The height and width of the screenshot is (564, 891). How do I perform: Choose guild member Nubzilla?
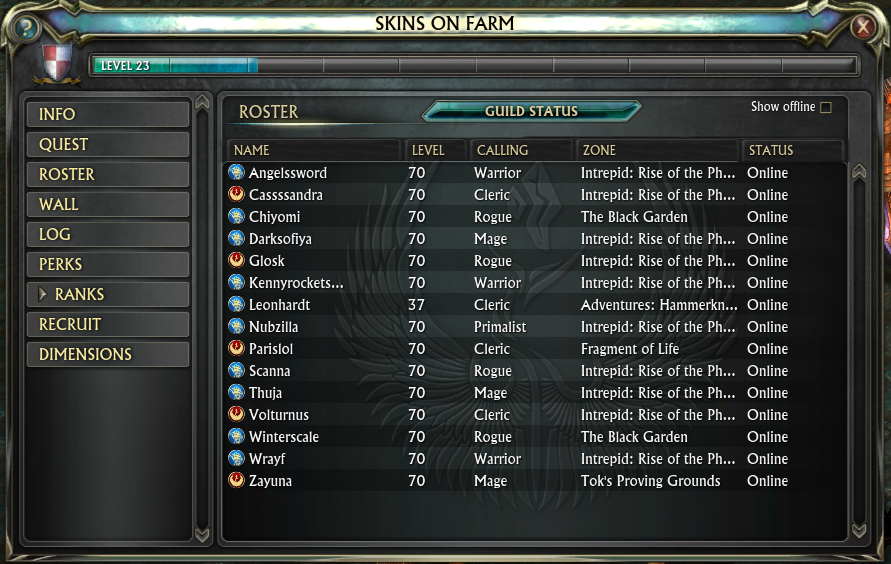(274, 327)
